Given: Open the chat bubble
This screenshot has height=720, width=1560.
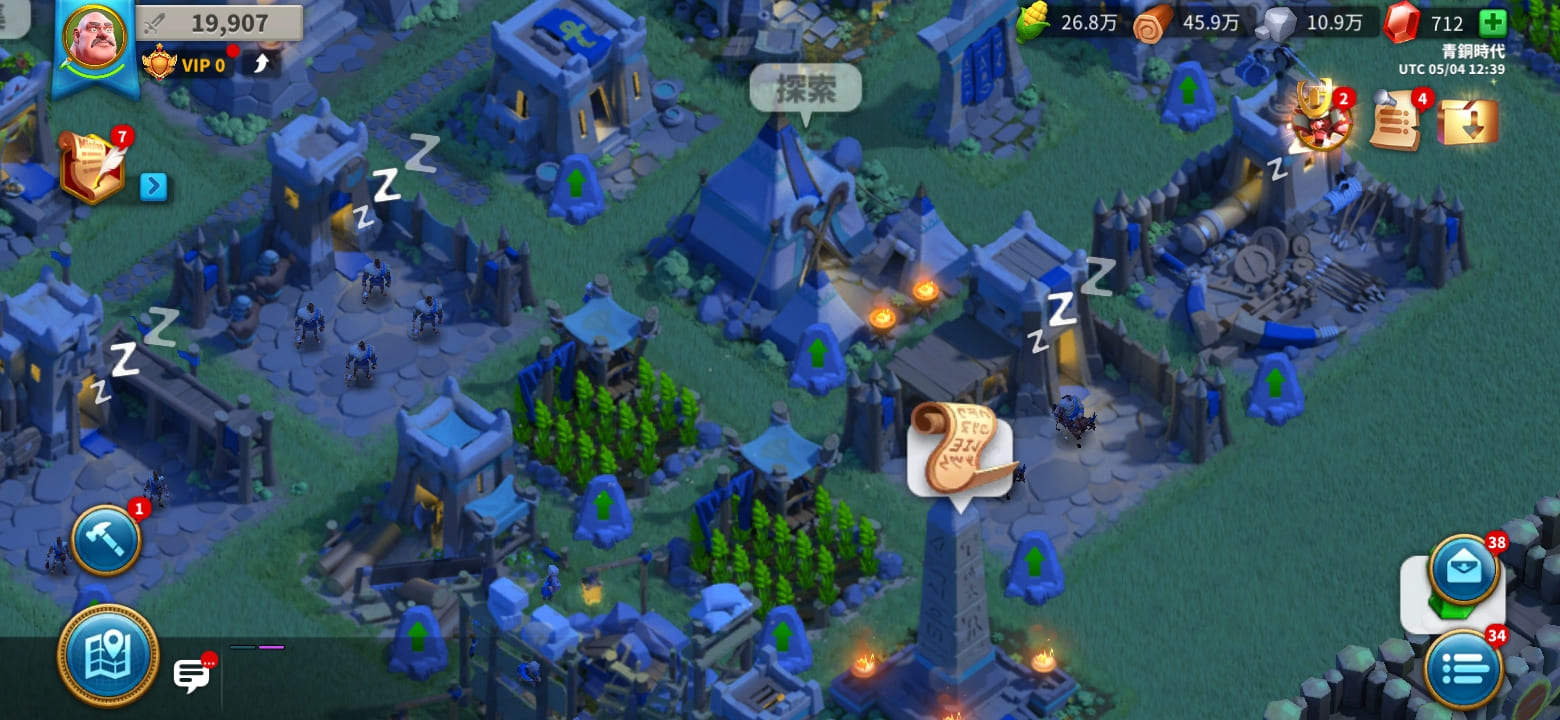Looking at the screenshot, I should click(191, 676).
